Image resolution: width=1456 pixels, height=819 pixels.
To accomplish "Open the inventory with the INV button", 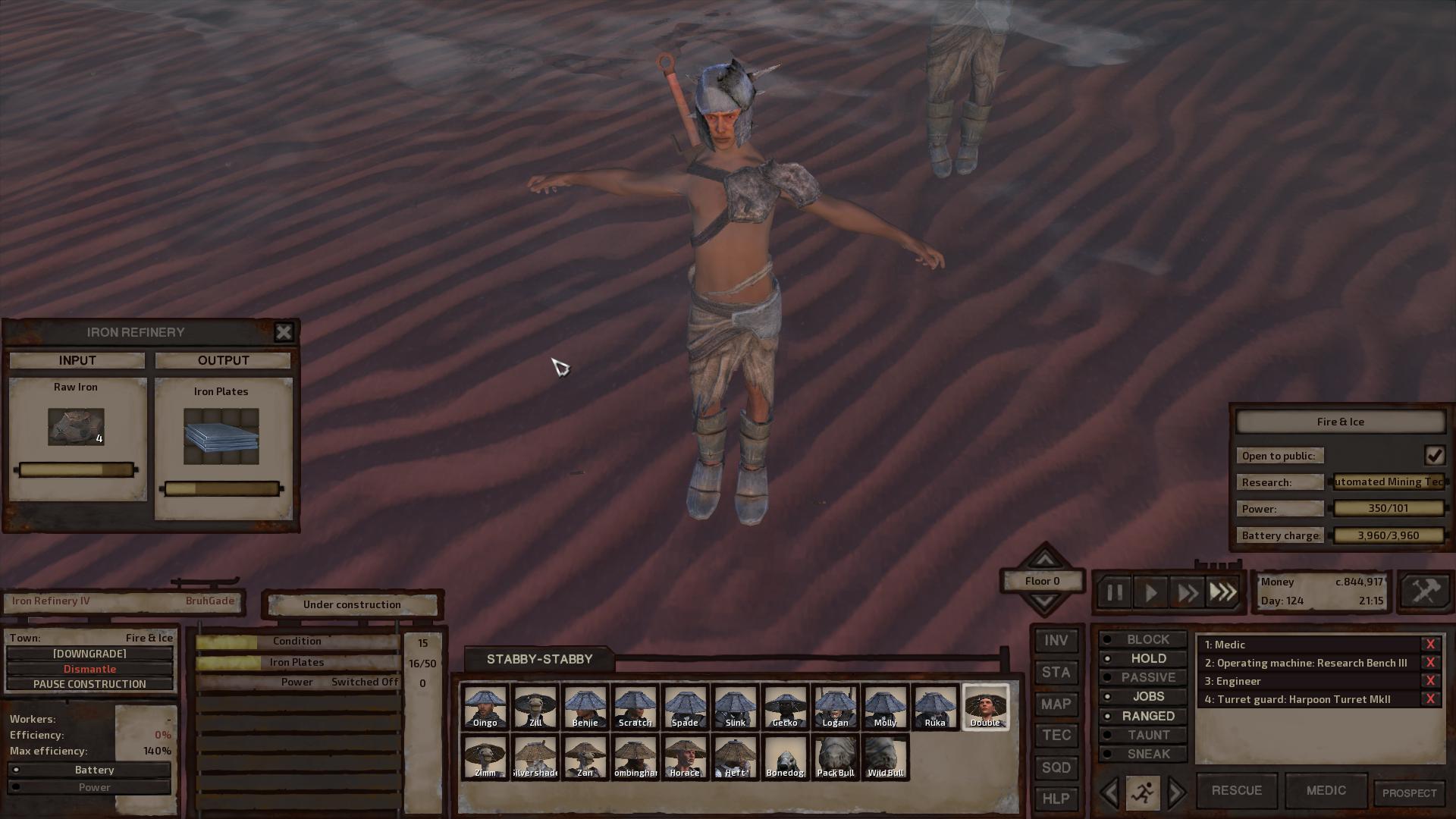I will coord(1056,641).
